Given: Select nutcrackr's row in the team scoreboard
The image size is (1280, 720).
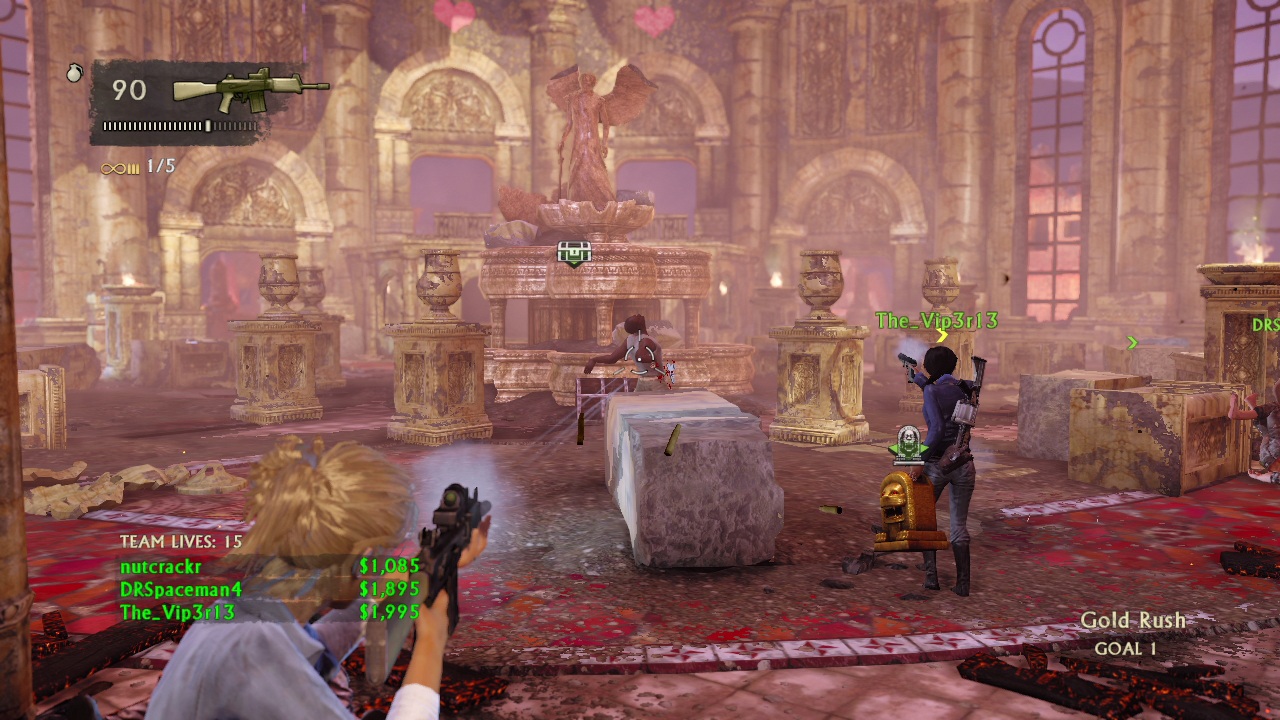Looking at the screenshot, I should click(268, 567).
